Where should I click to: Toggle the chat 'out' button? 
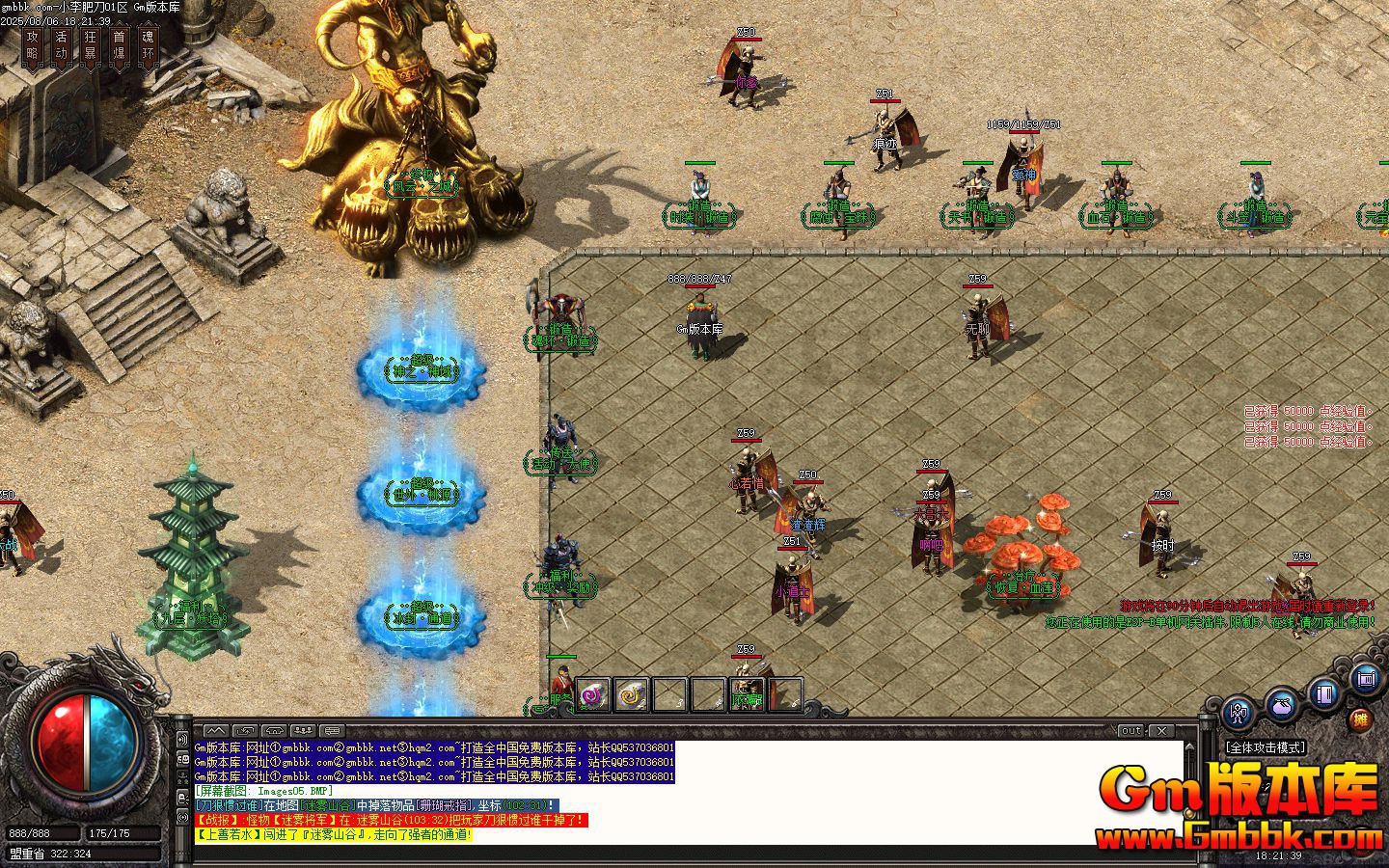click(x=1129, y=730)
